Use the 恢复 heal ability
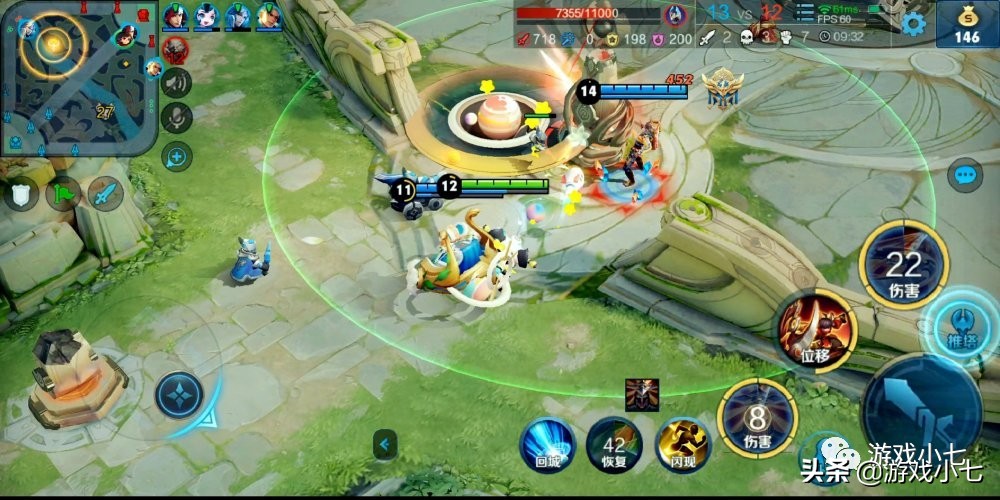 614,445
